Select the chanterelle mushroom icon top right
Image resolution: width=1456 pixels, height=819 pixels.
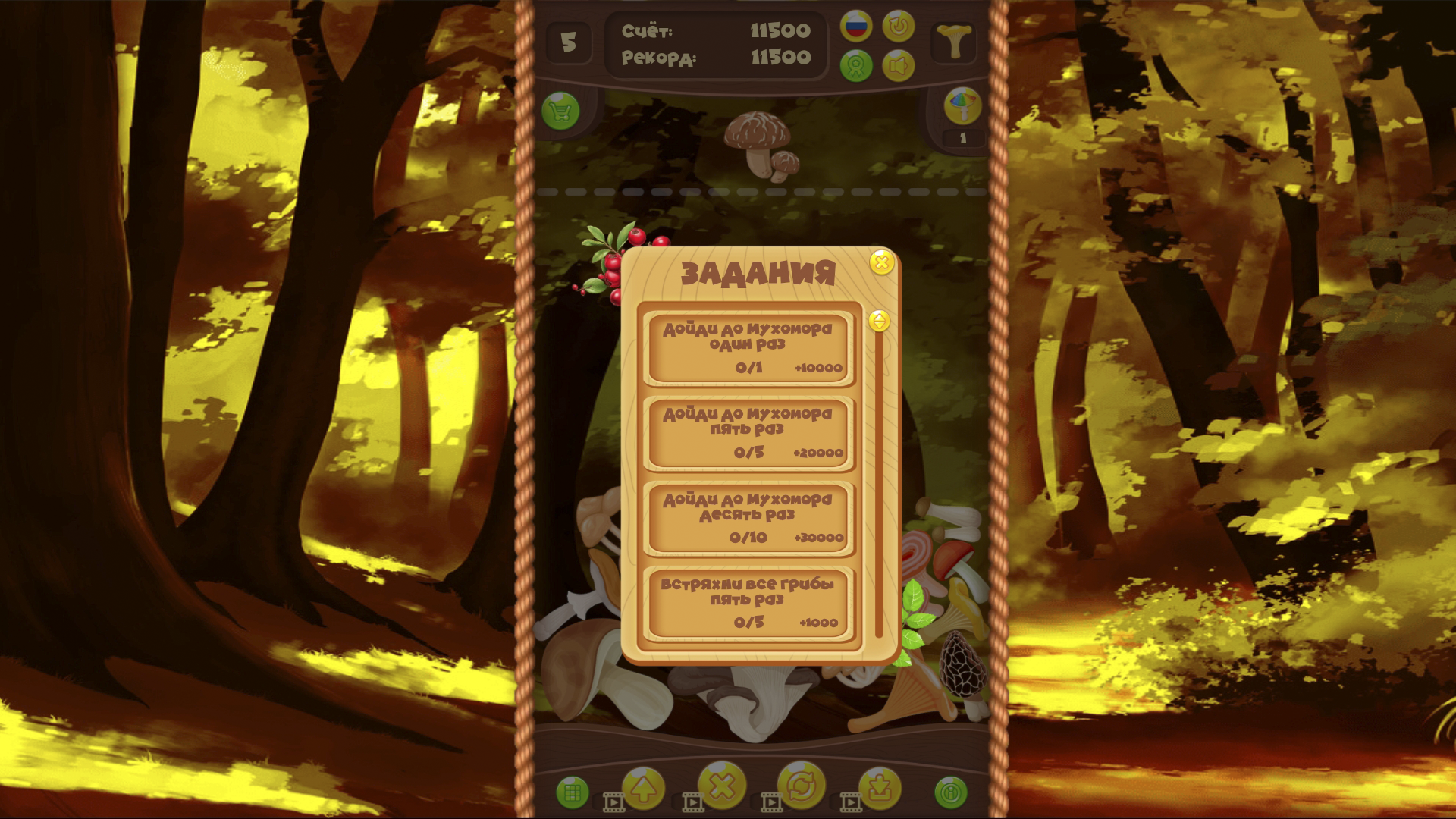coord(954,40)
